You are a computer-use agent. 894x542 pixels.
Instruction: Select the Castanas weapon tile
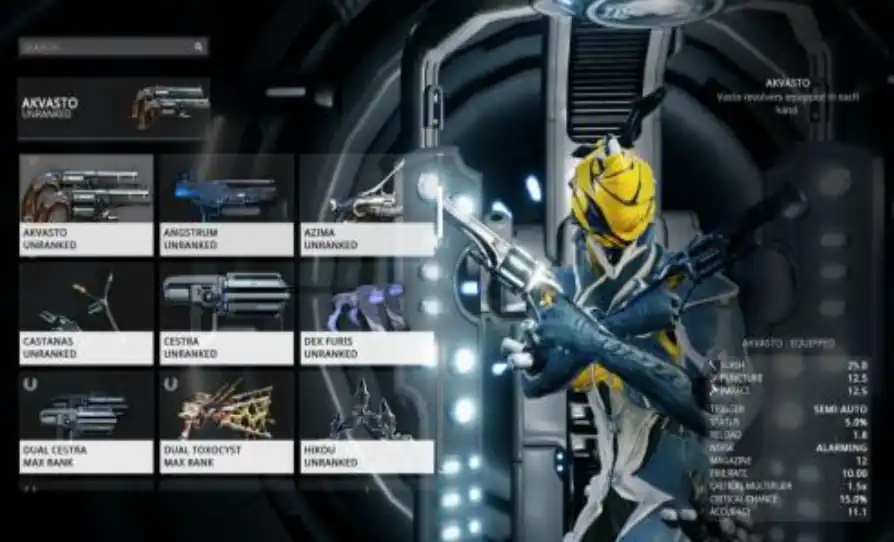coord(86,312)
